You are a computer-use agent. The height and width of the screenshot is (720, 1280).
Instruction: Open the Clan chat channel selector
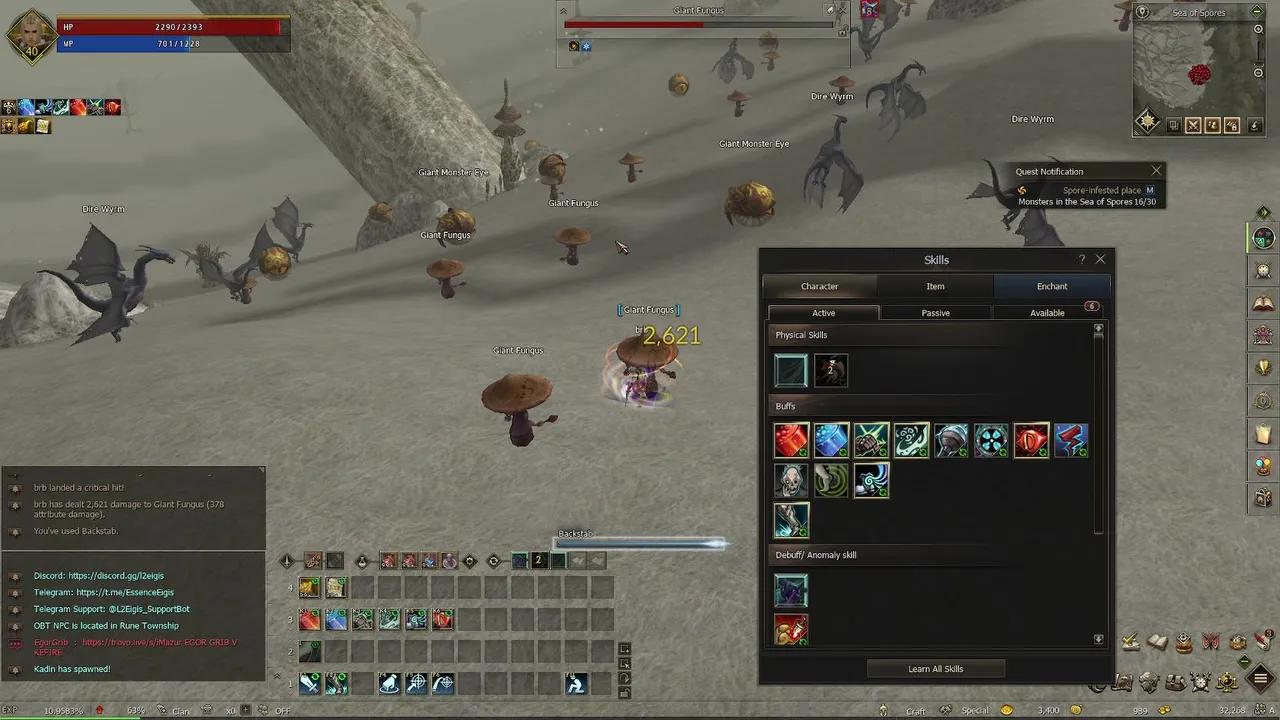coord(180,710)
